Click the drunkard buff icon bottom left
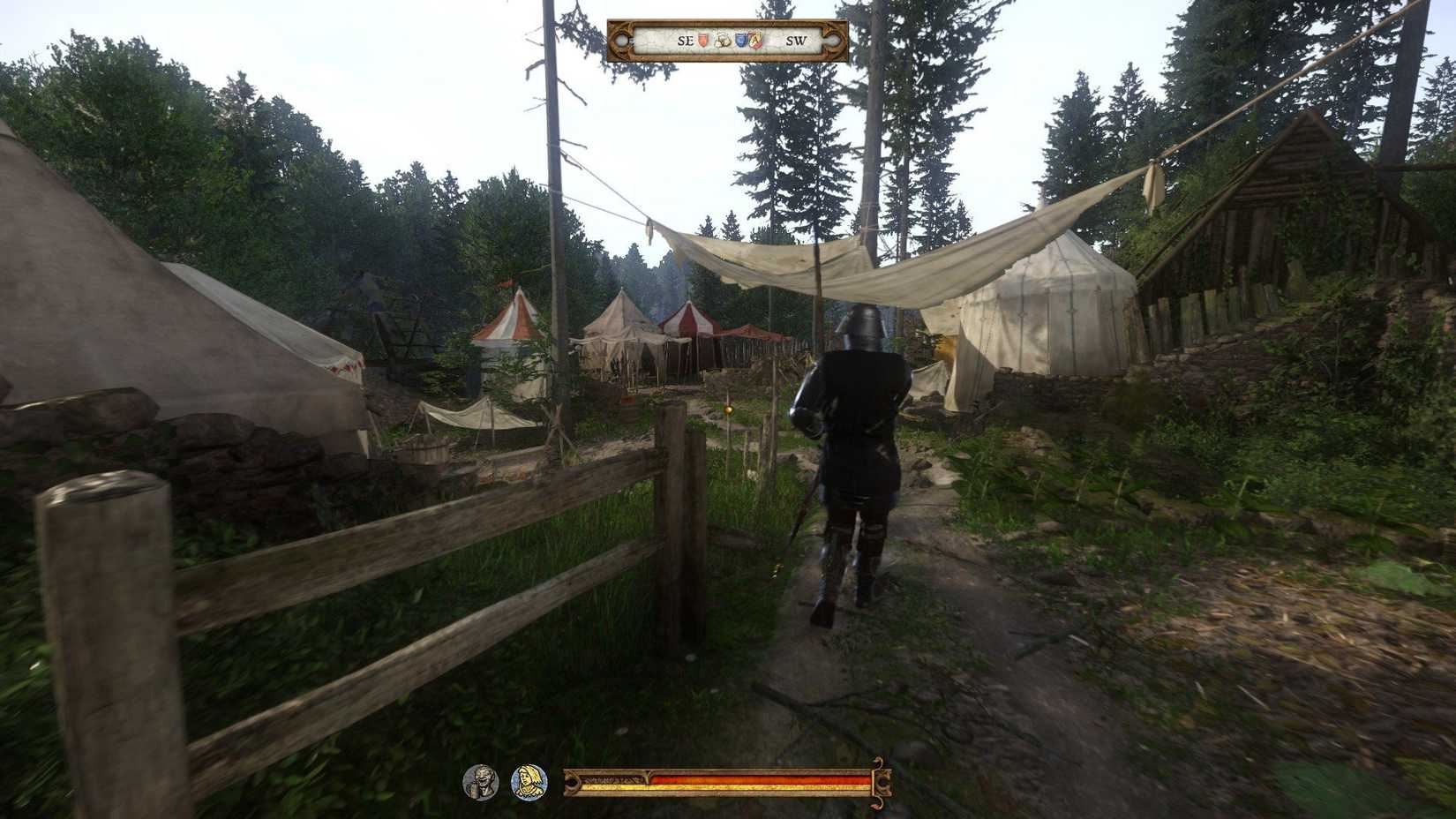Screen dimensions: 1456x819 click(484, 780)
